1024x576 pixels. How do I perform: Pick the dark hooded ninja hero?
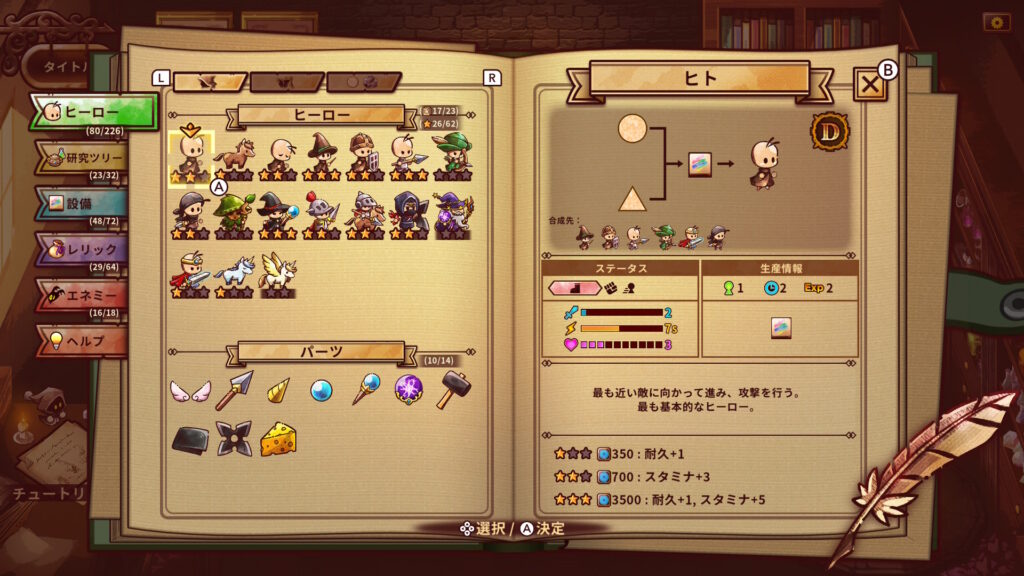point(409,213)
